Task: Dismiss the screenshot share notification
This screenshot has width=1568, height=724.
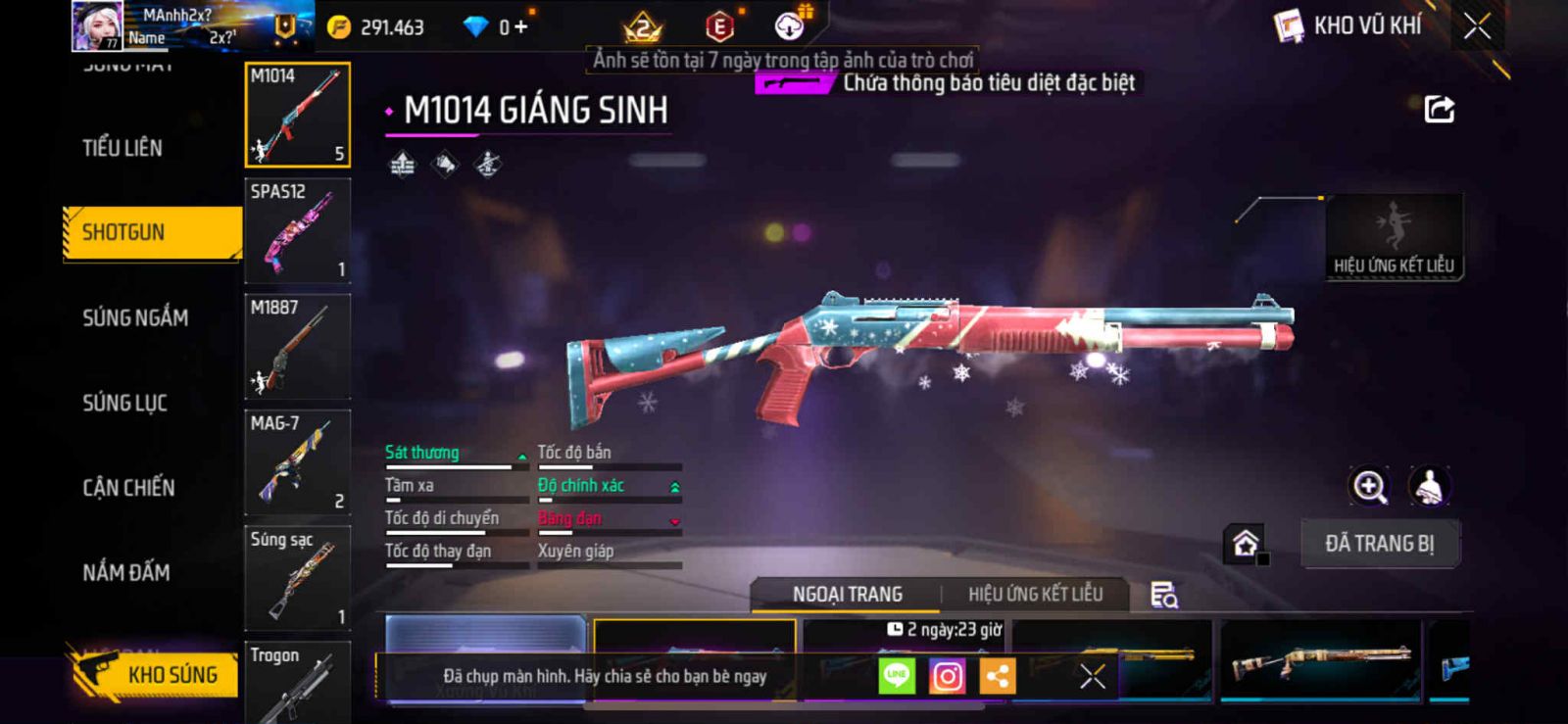Action: 1092,676
